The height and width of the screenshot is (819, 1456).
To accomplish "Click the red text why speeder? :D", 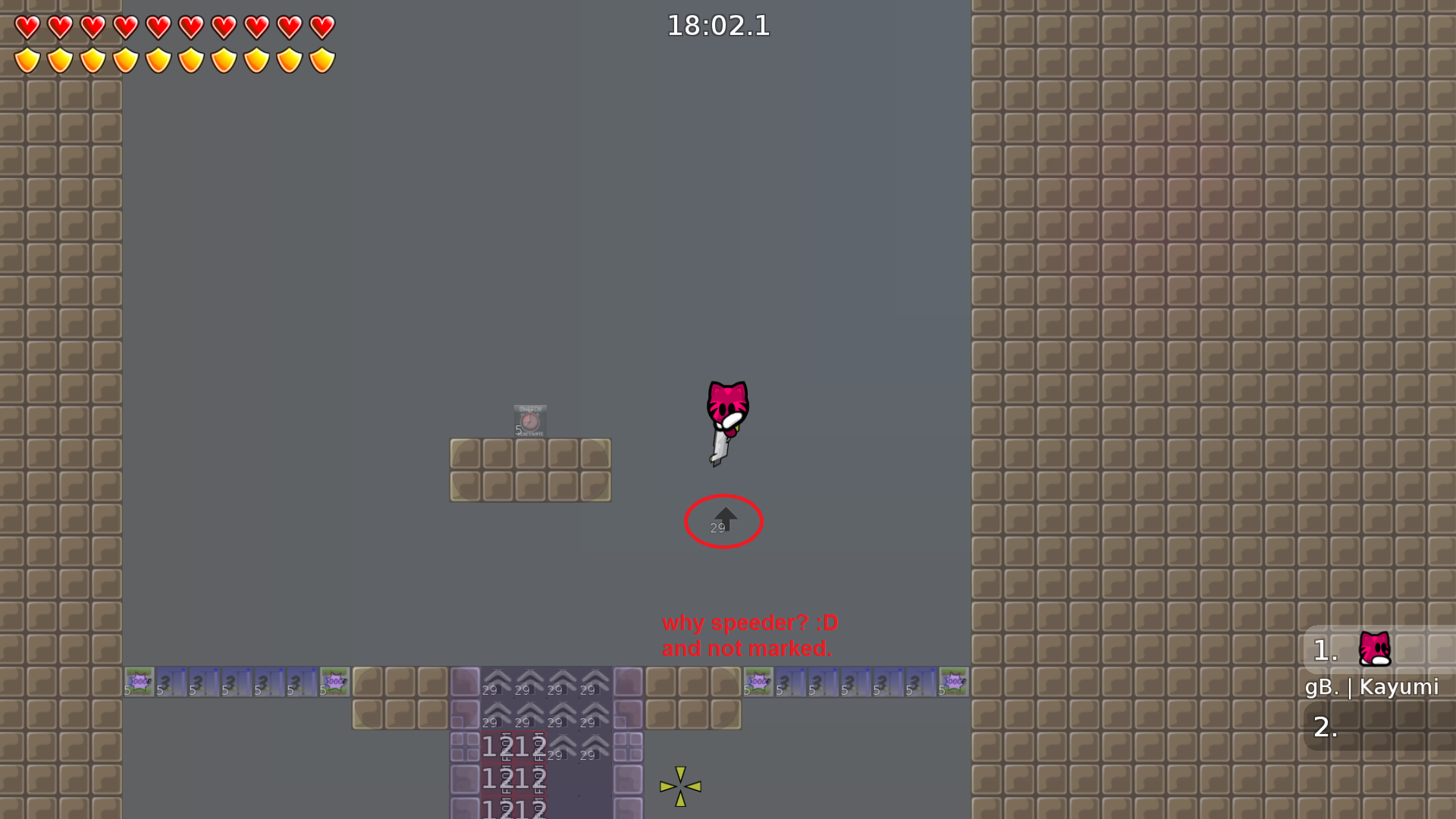I will 748,623.
